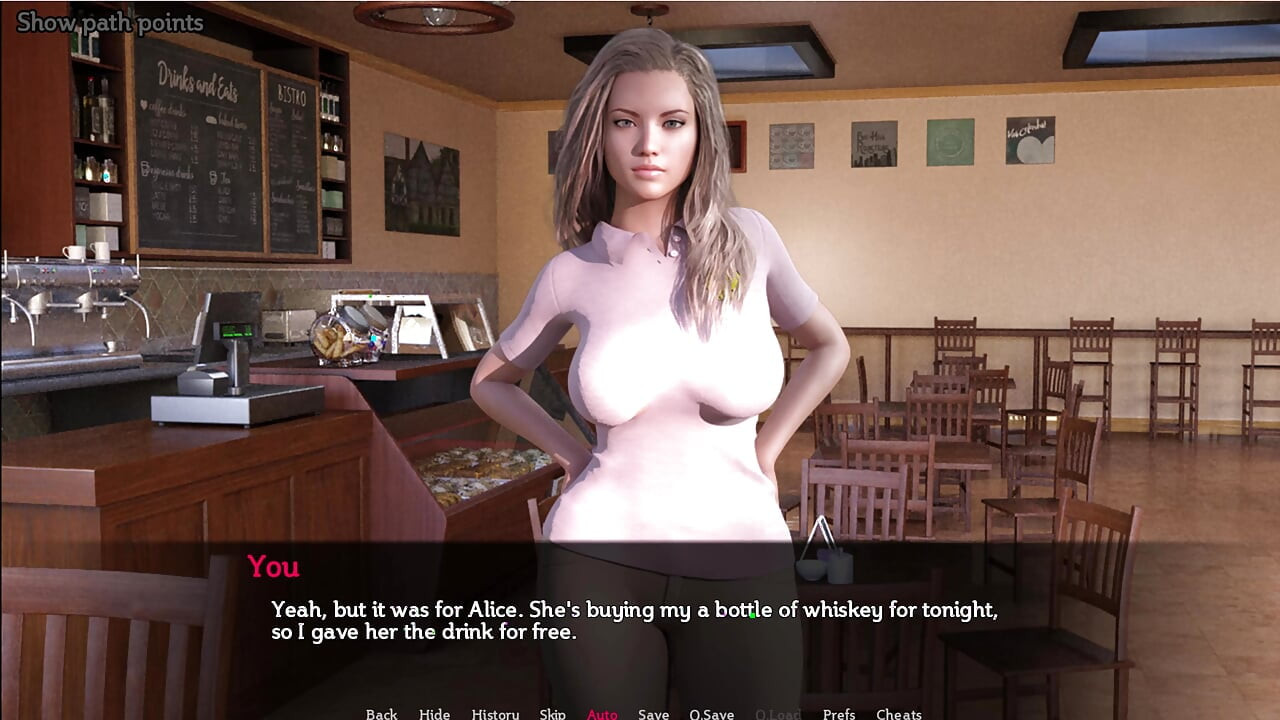This screenshot has width=1280, height=720.
Task: Hide the dialogue interface
Action: 434,713
